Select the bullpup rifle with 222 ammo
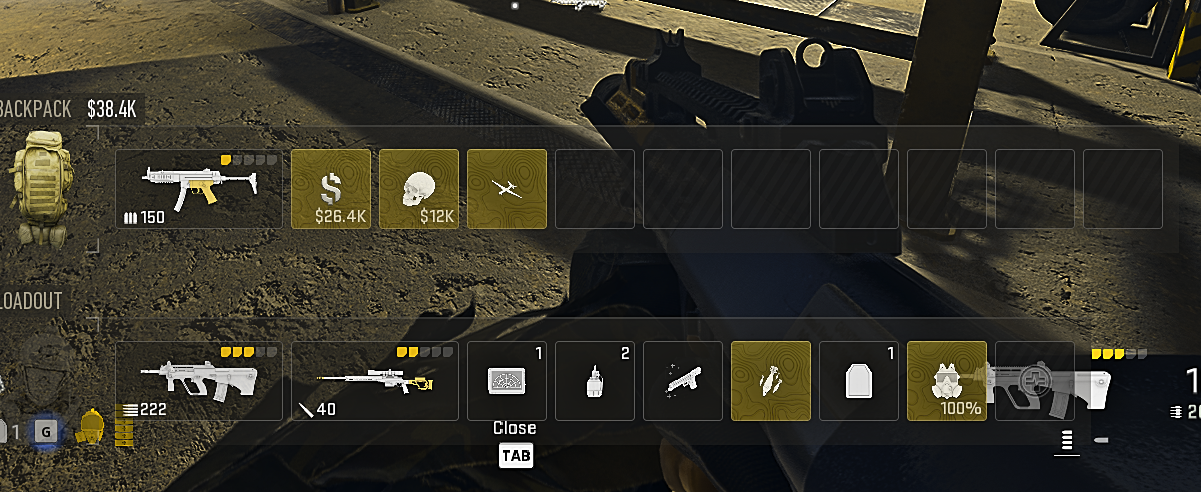This screenshot has height=492, width=1201. [x=199, y=381]
